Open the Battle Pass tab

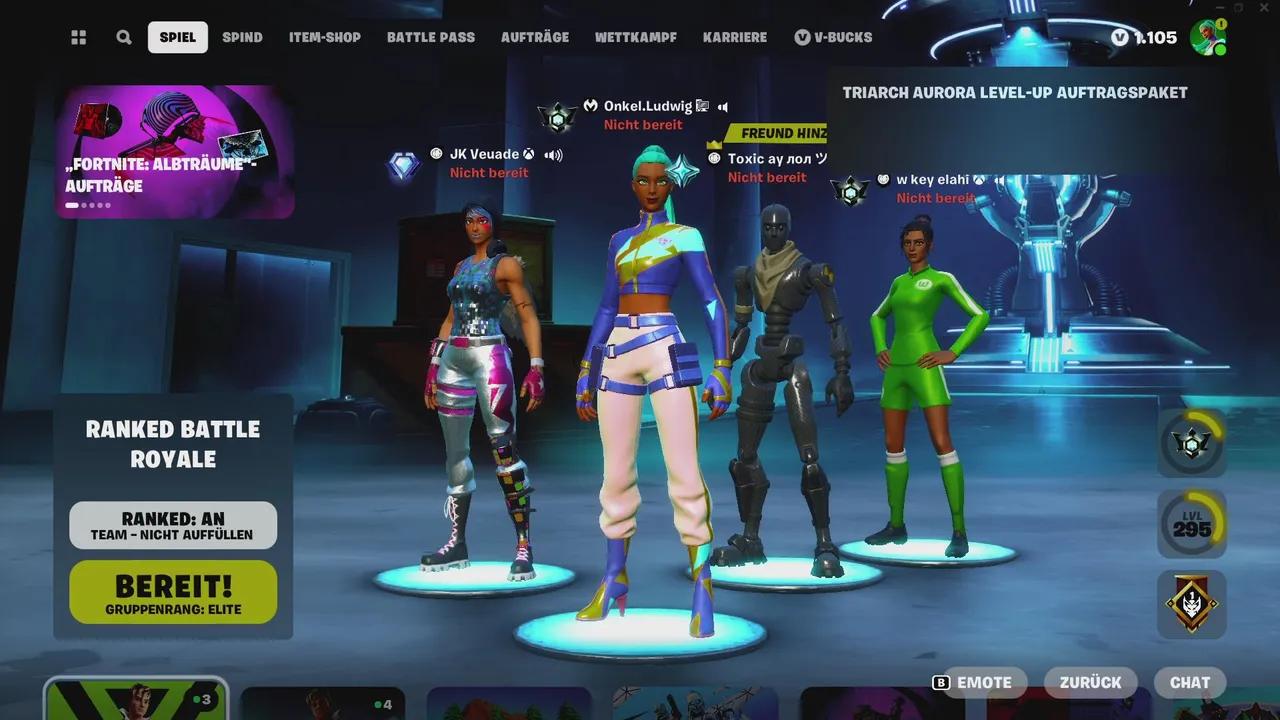click(430, 37)
